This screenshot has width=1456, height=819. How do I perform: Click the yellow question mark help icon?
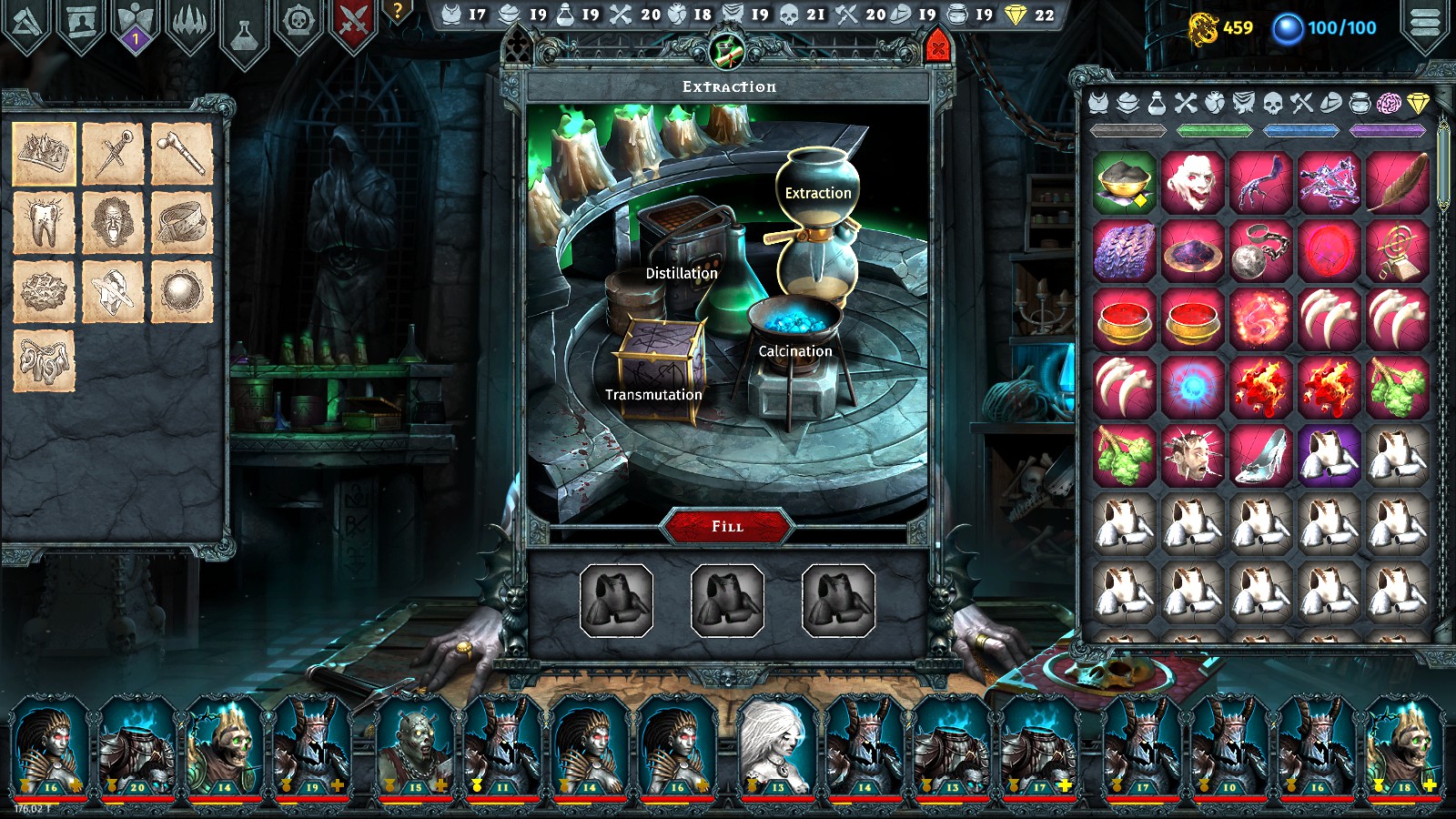pos(396,11)
